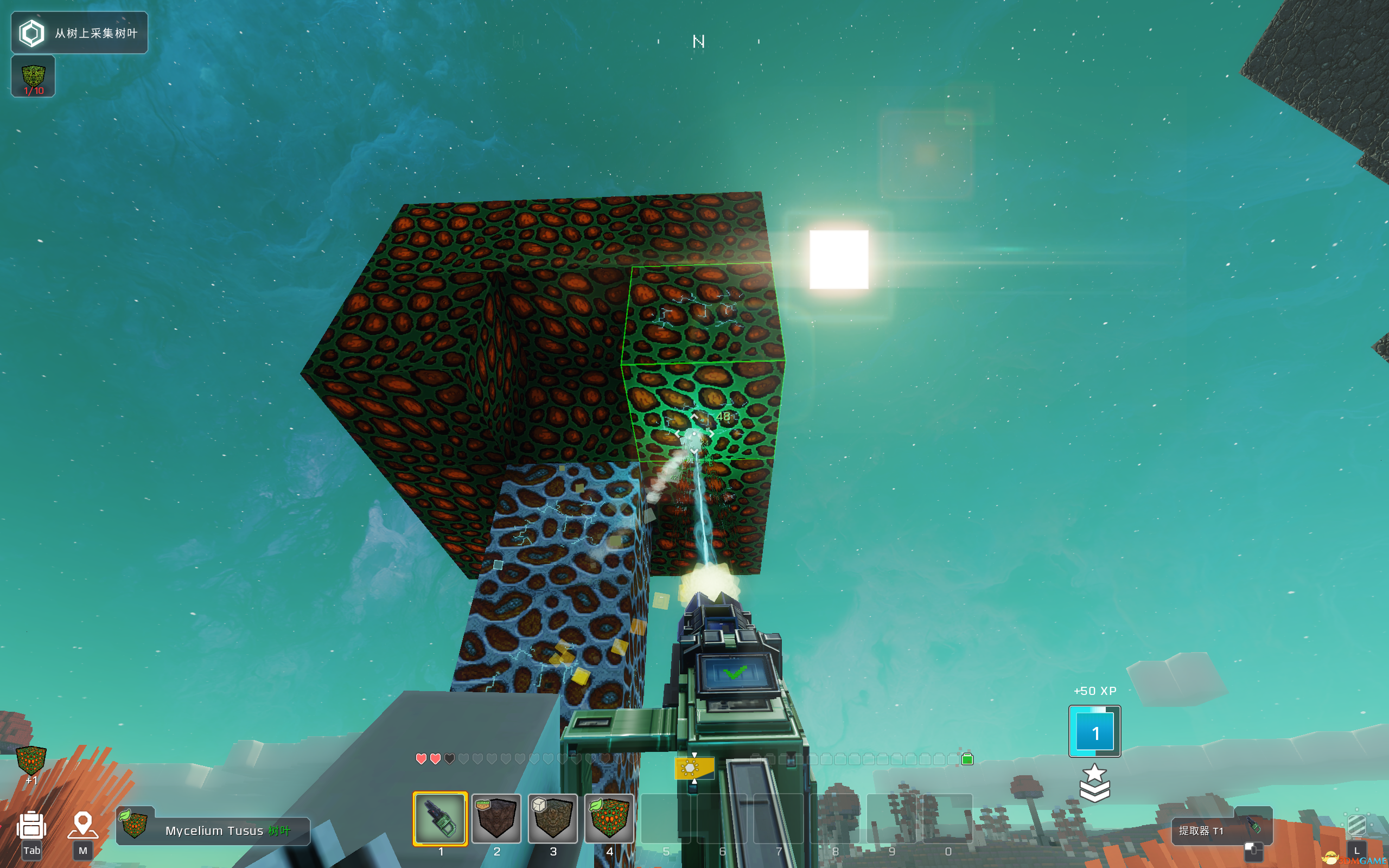Click the quest leaf item counter icon
1389x868 pixels.
coord(33,76)
